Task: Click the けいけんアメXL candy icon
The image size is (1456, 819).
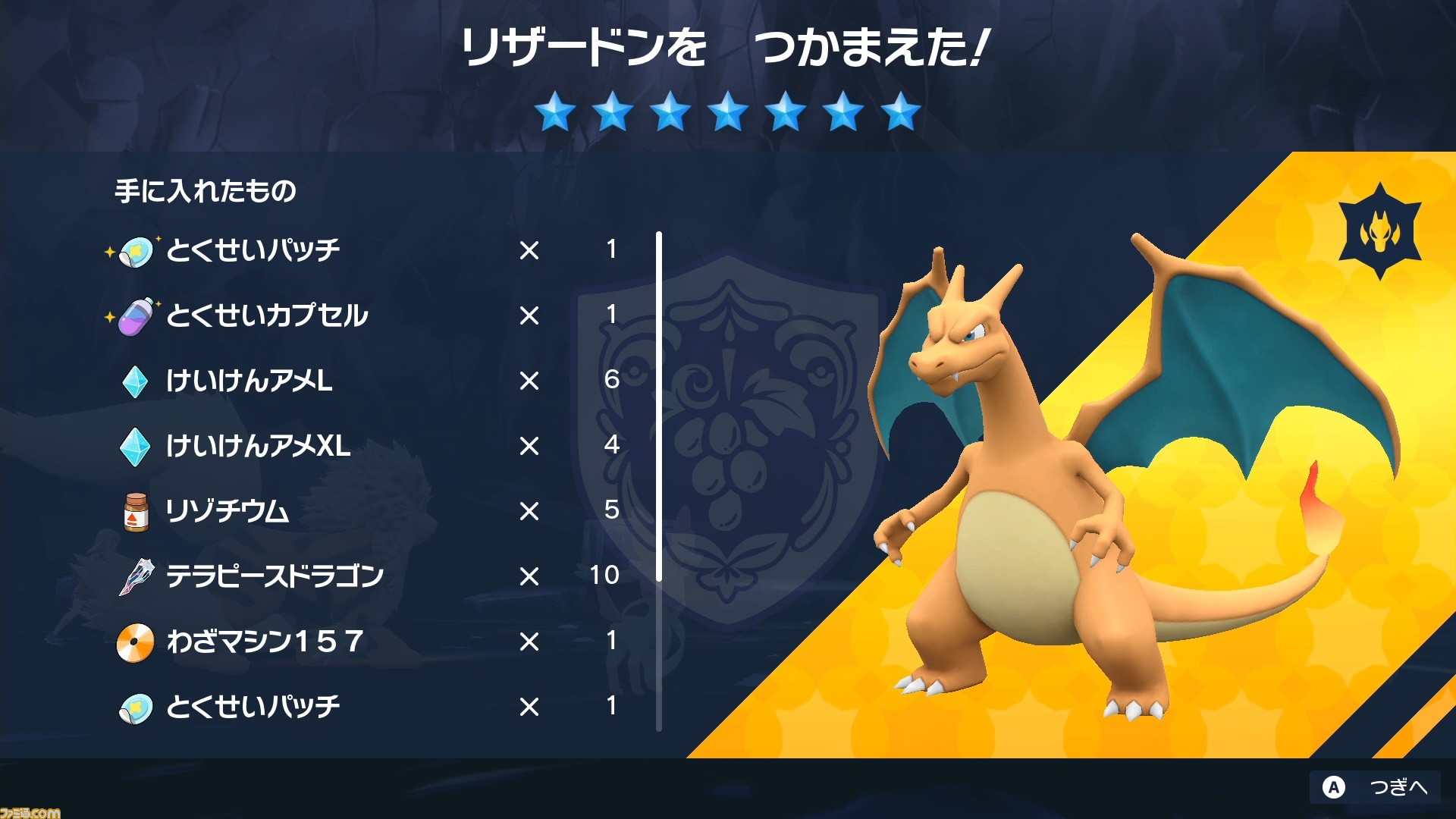Action: tap(135, 447)
